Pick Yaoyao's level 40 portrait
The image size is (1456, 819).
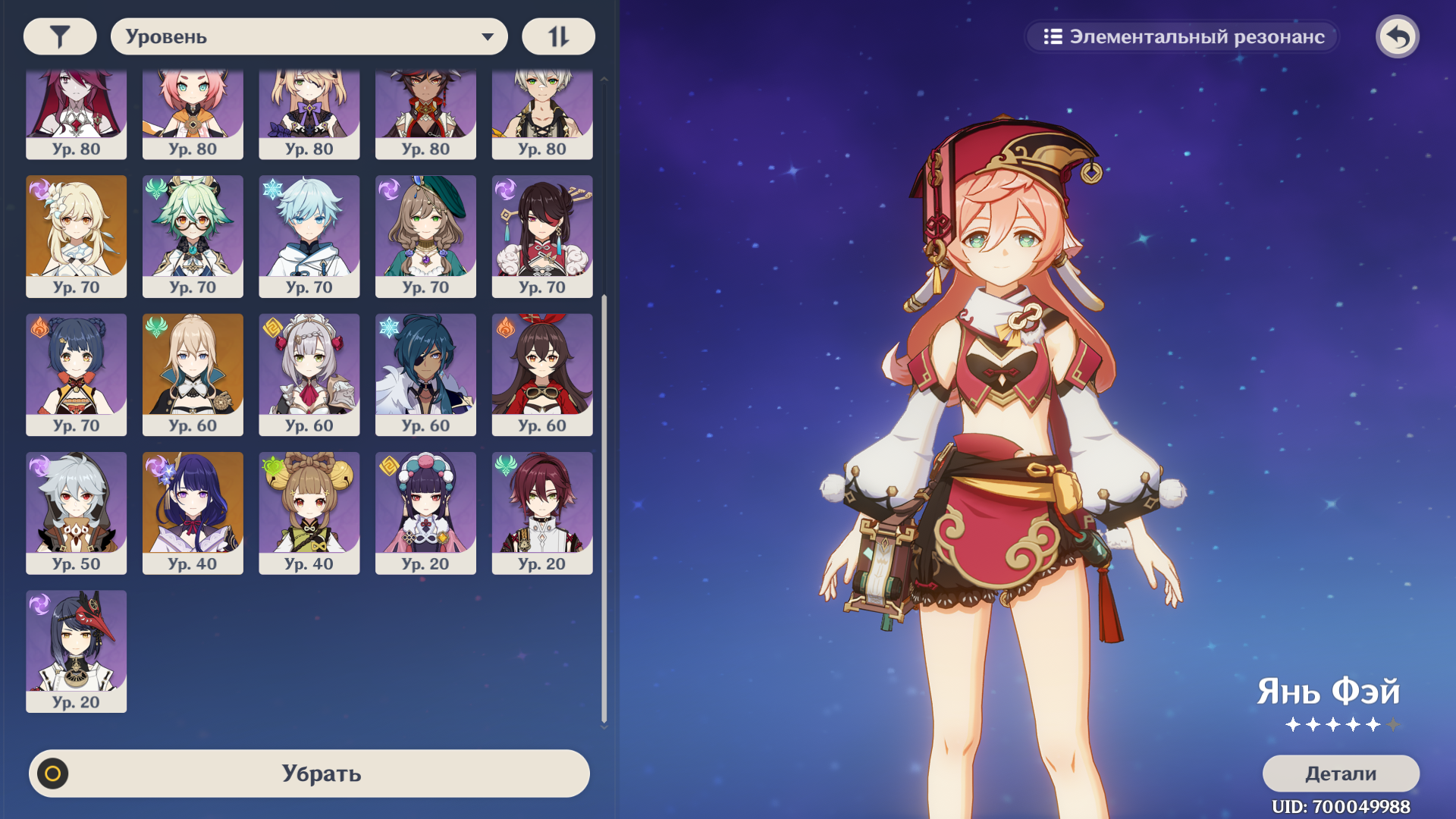point(309,512)
